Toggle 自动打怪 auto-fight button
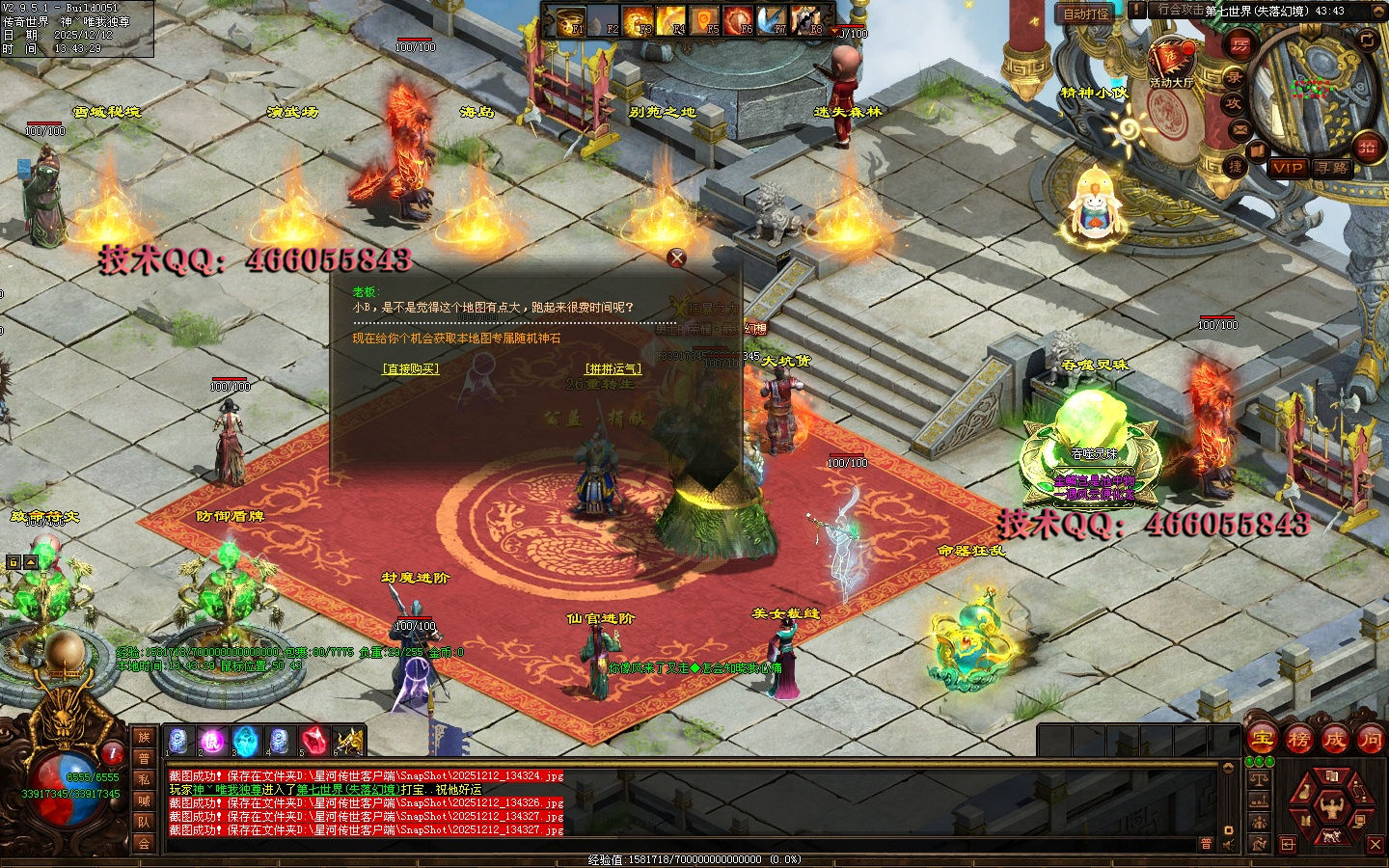The height and width of the screenshot is (868, 1389). [1086, 14]
